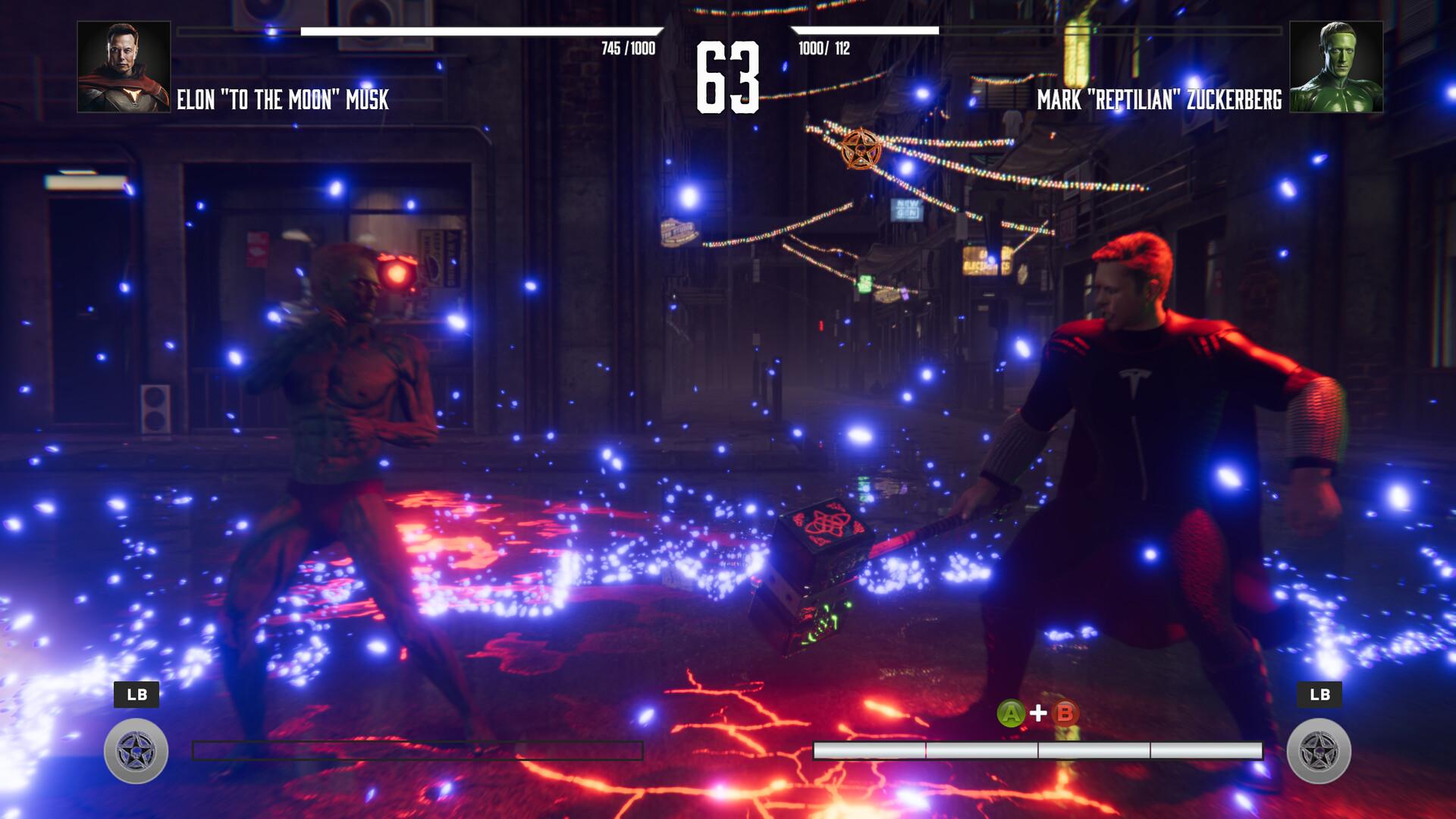
Task: Select the name label ELON "TO THE MOON" MUSK
Action: coord(283,97)
